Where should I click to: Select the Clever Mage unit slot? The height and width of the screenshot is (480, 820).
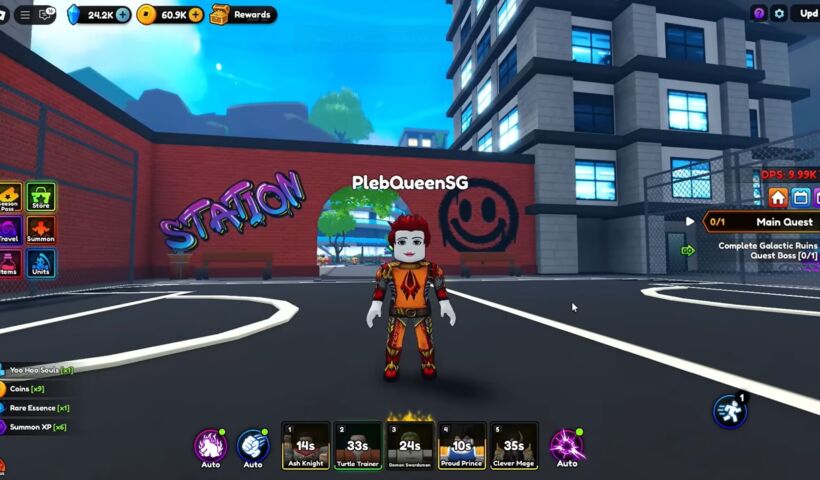[x=514, y=445]
